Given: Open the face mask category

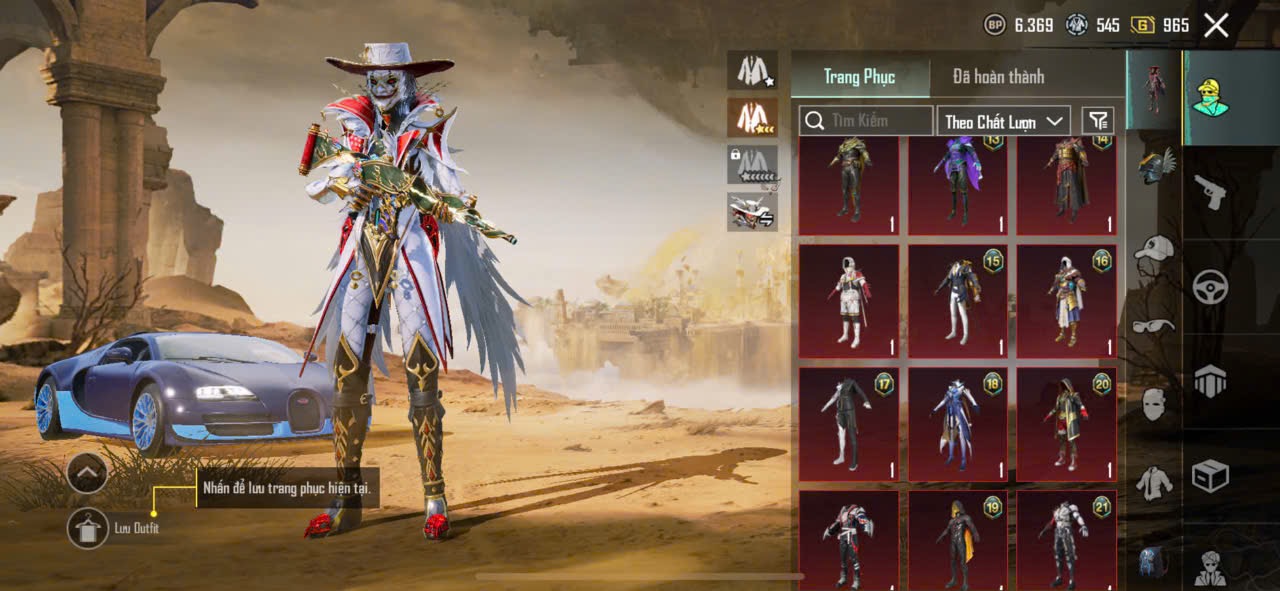Looking at the screenshot, I should pos(1154,405).
